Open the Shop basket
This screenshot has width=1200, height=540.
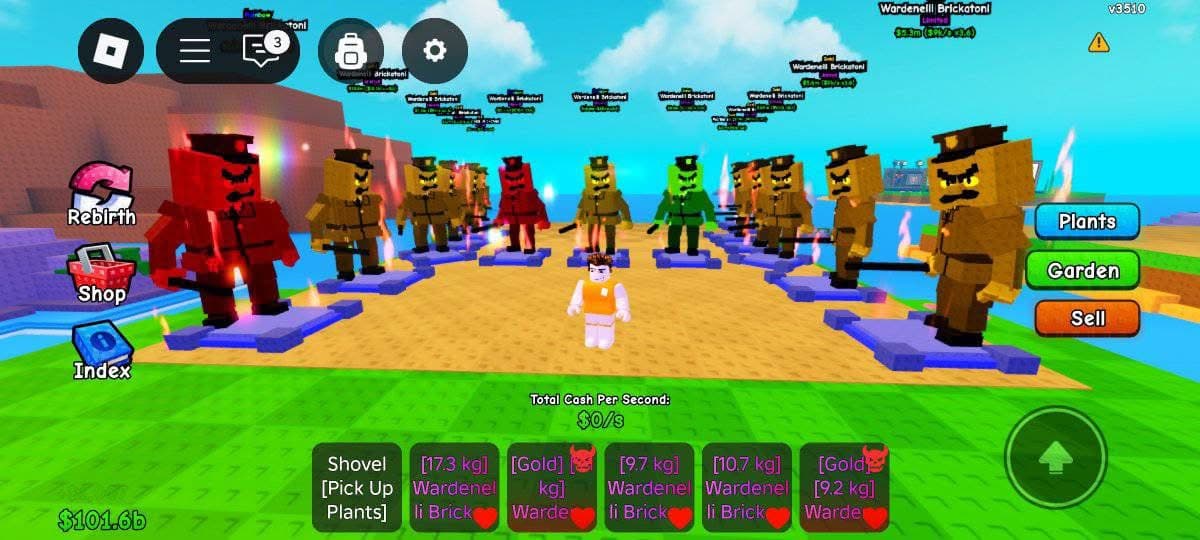pos(101,274)
